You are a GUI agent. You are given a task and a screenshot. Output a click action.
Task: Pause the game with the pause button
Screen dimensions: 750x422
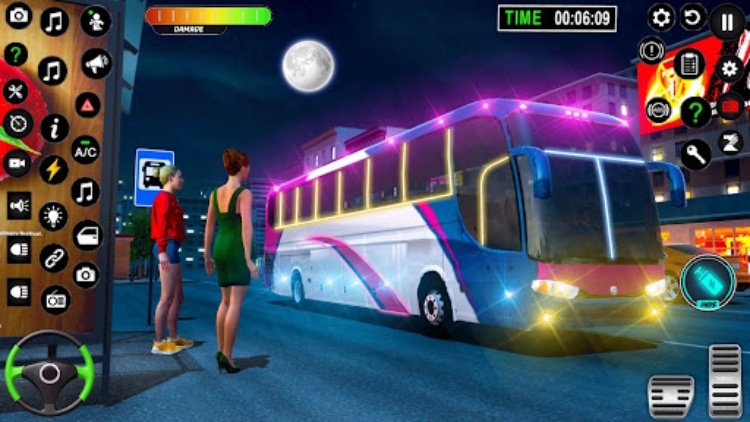click(x=727, y=20)
